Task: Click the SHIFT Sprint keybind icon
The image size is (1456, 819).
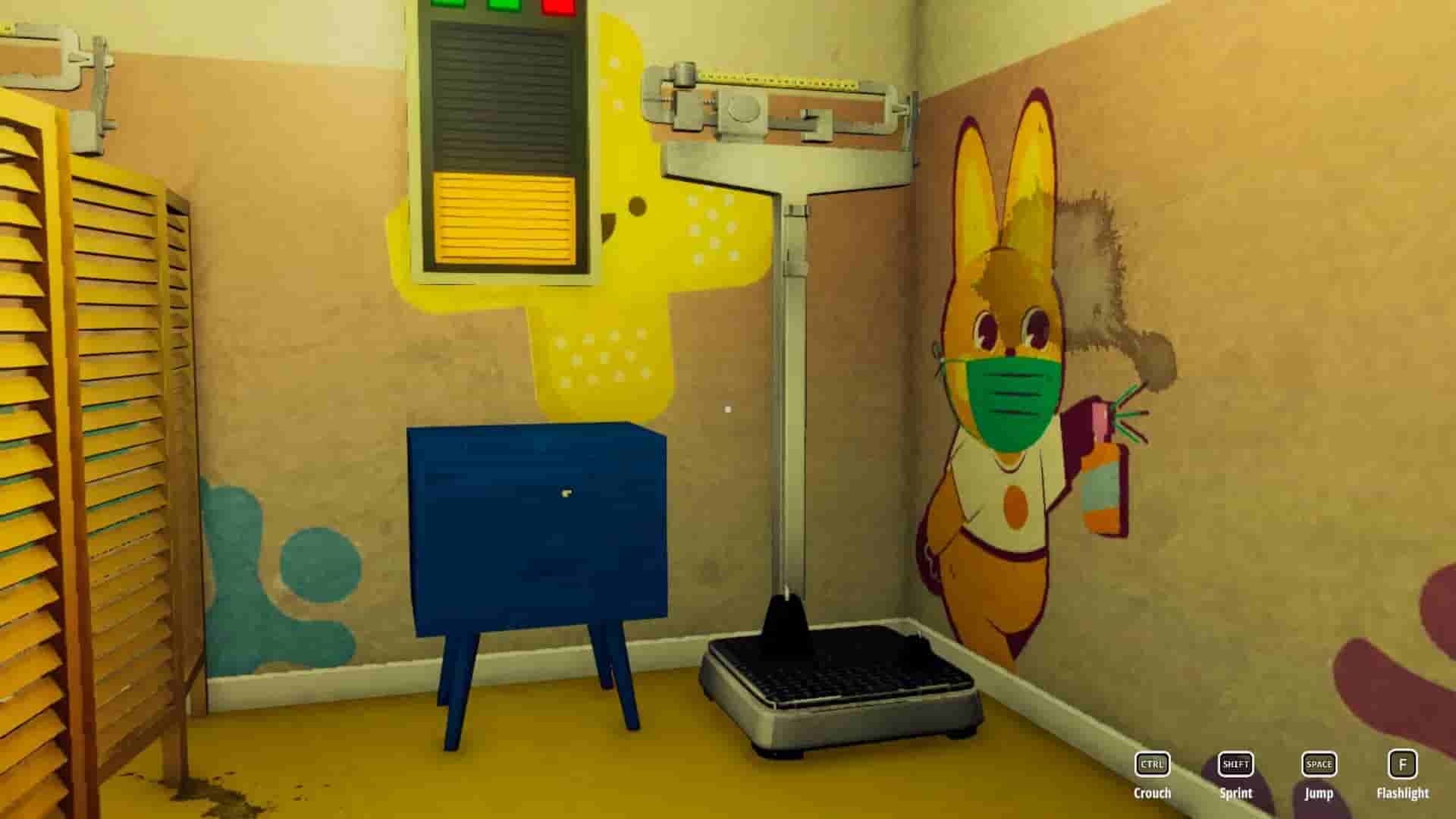Action: click(x=1235, y=765)
